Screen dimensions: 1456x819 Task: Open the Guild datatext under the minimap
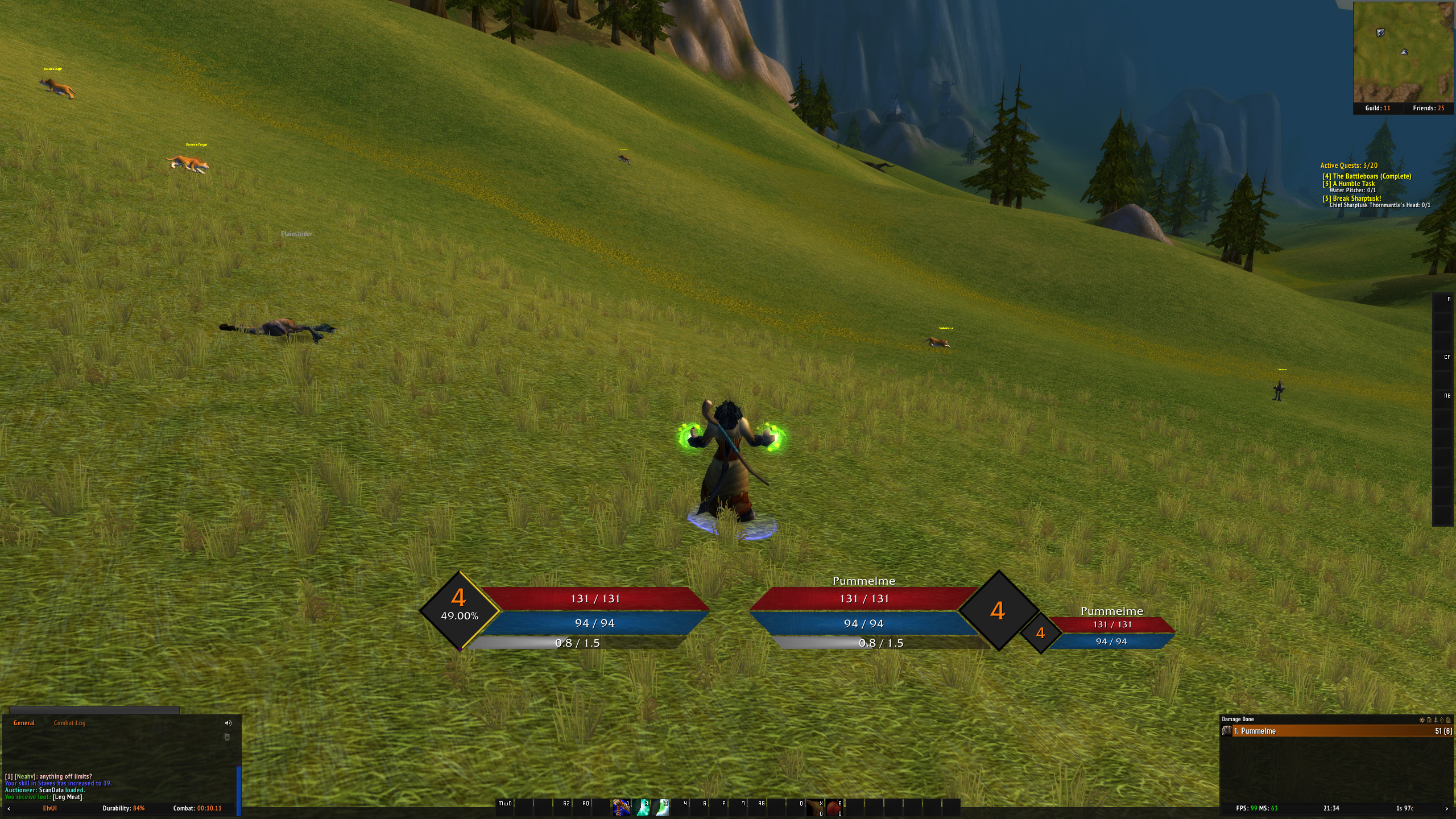(x=1378, y=108)
